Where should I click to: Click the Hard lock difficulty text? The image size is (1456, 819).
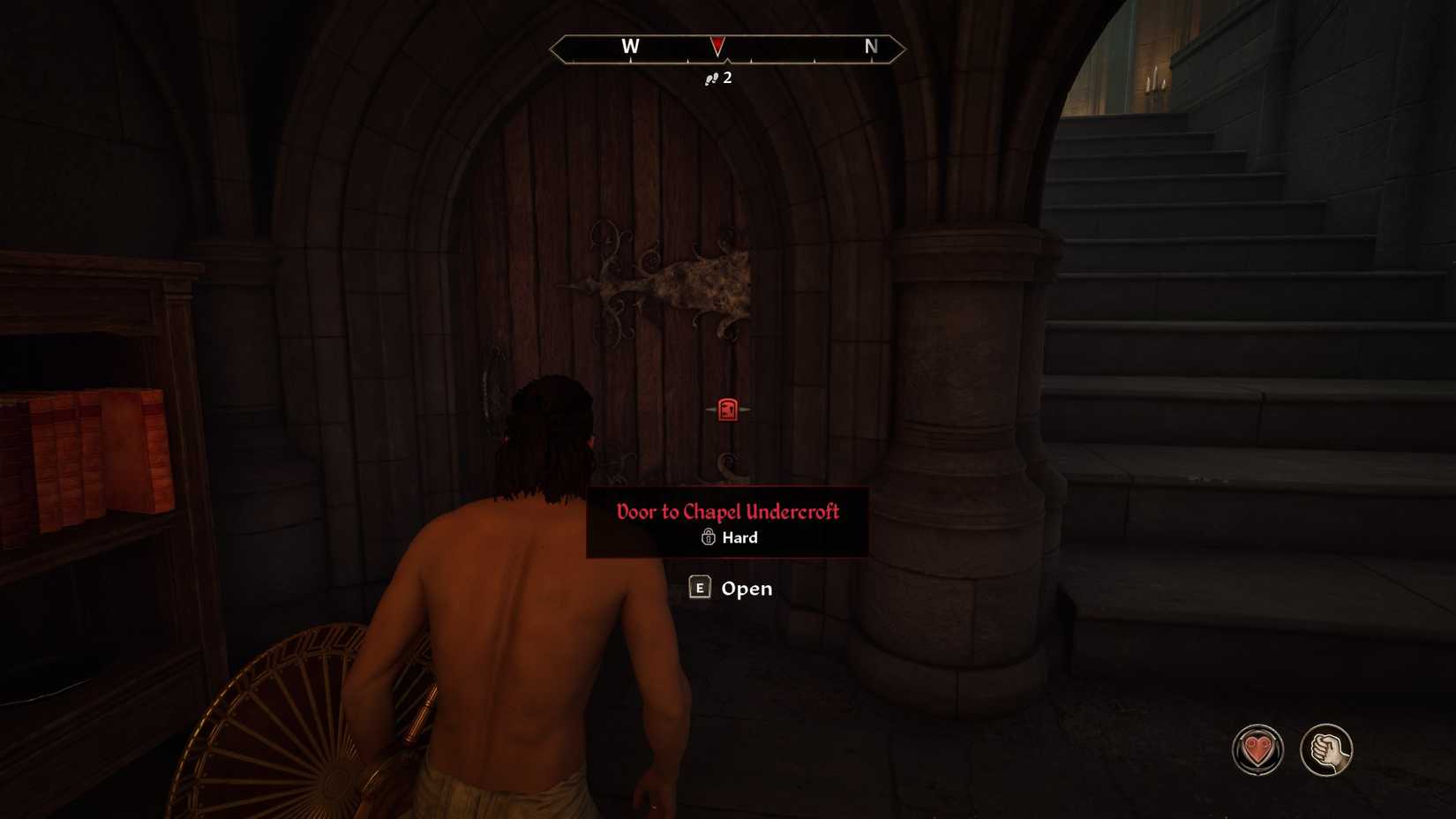click(739, 537)
